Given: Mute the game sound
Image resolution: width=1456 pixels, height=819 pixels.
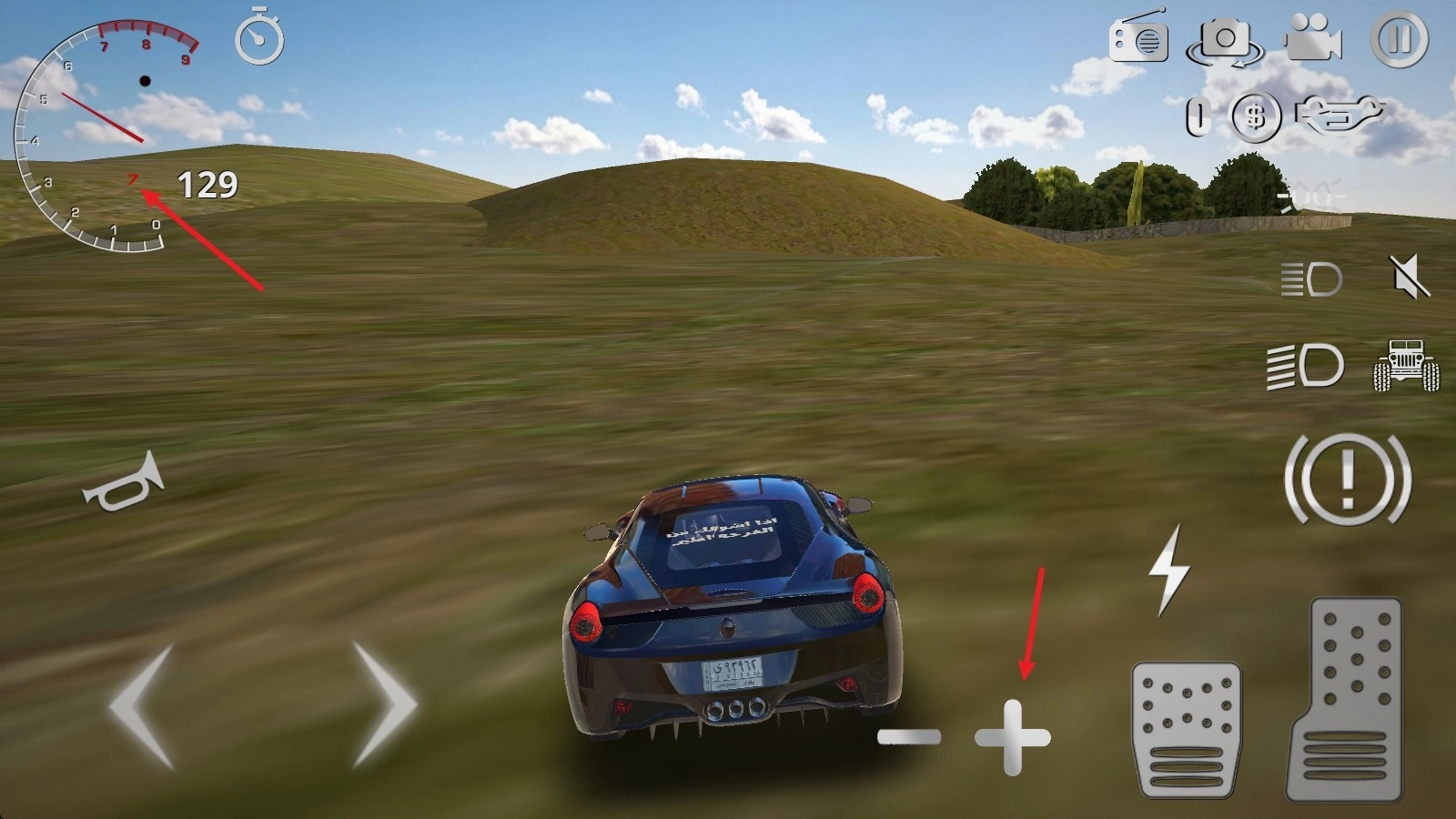Looking at the screenshot, I should click(1409, 277).
